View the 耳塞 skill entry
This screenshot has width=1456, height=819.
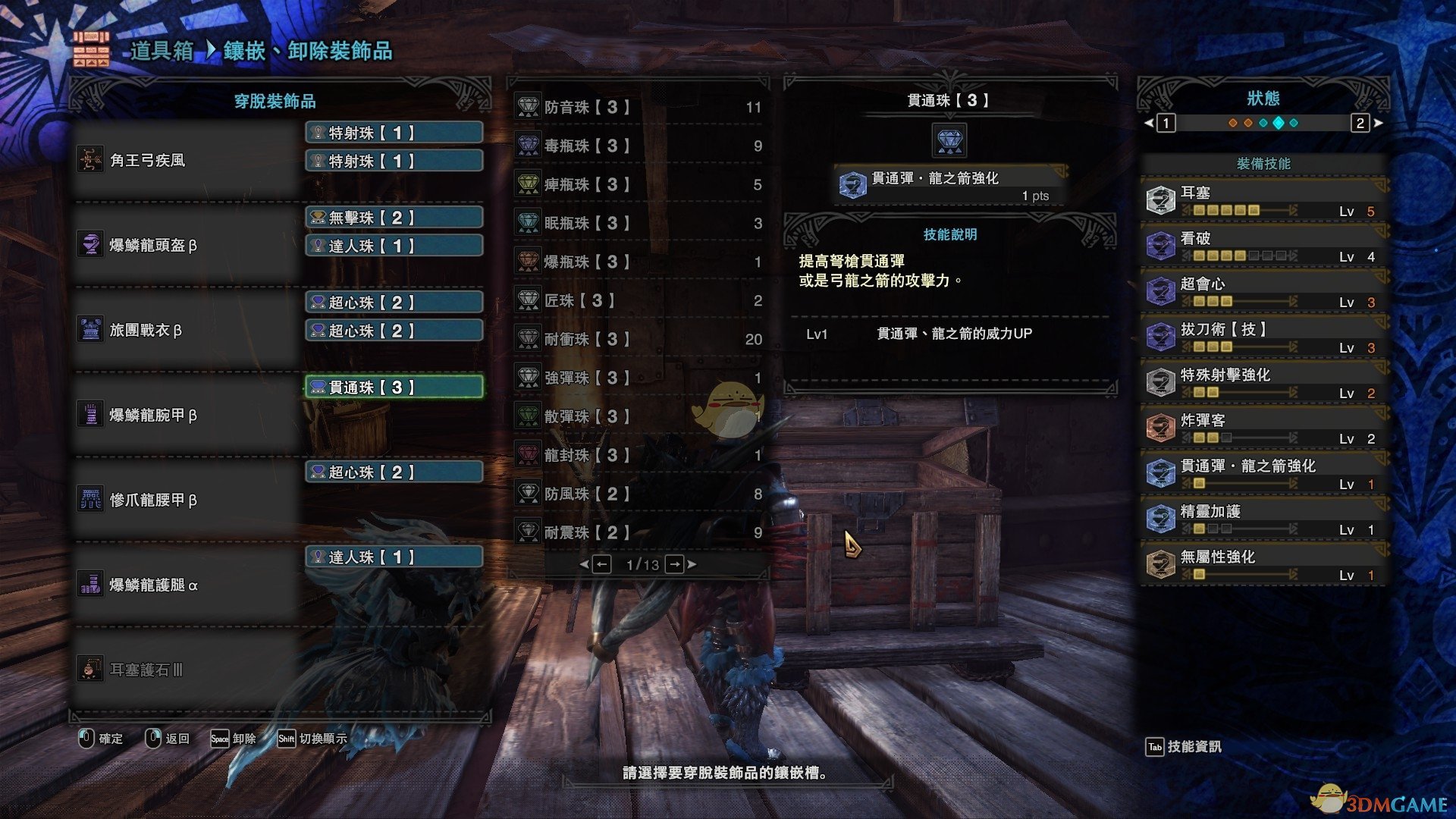[1263, 200]
